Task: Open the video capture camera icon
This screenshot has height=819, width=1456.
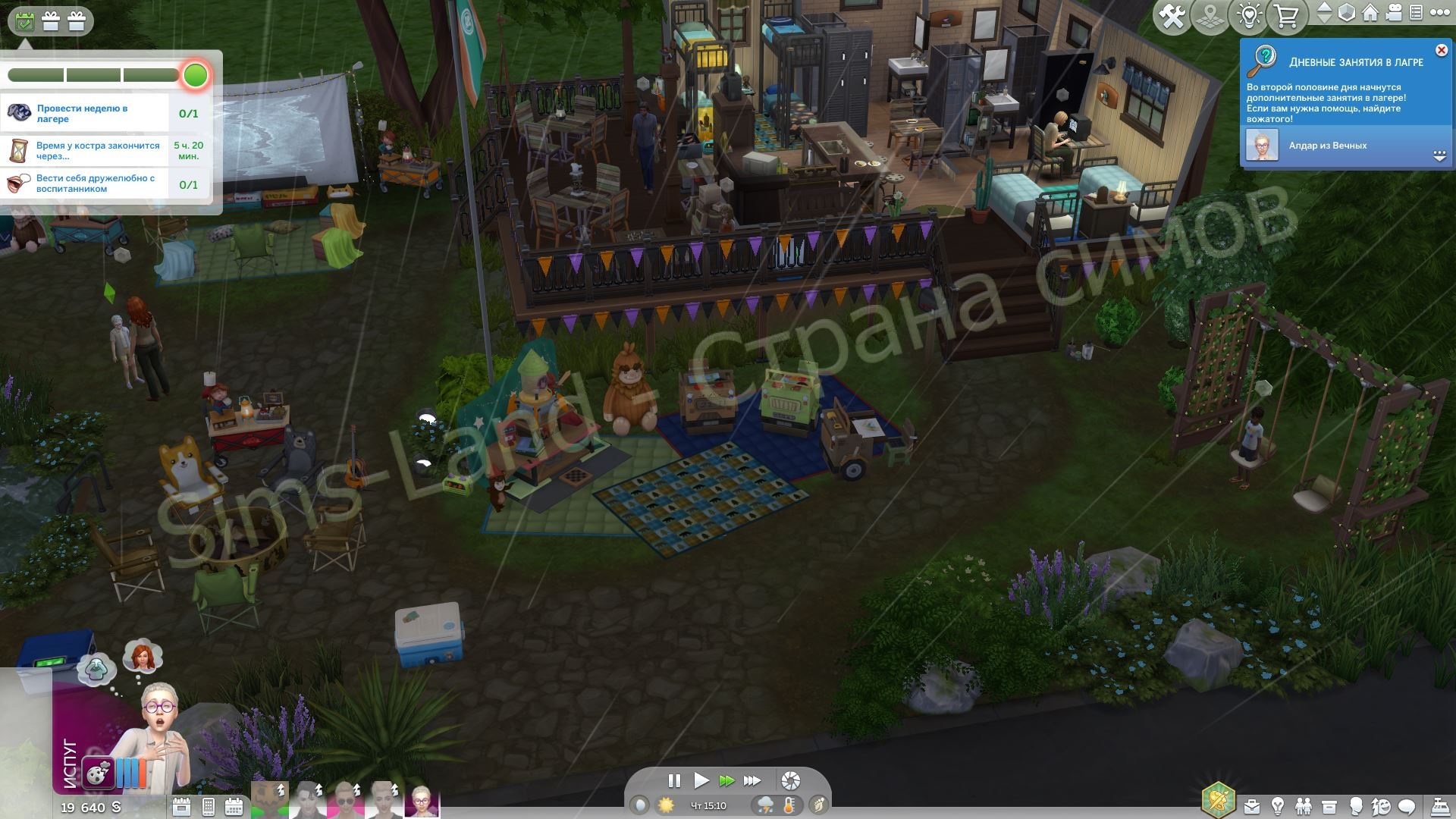Action: 1392,13
